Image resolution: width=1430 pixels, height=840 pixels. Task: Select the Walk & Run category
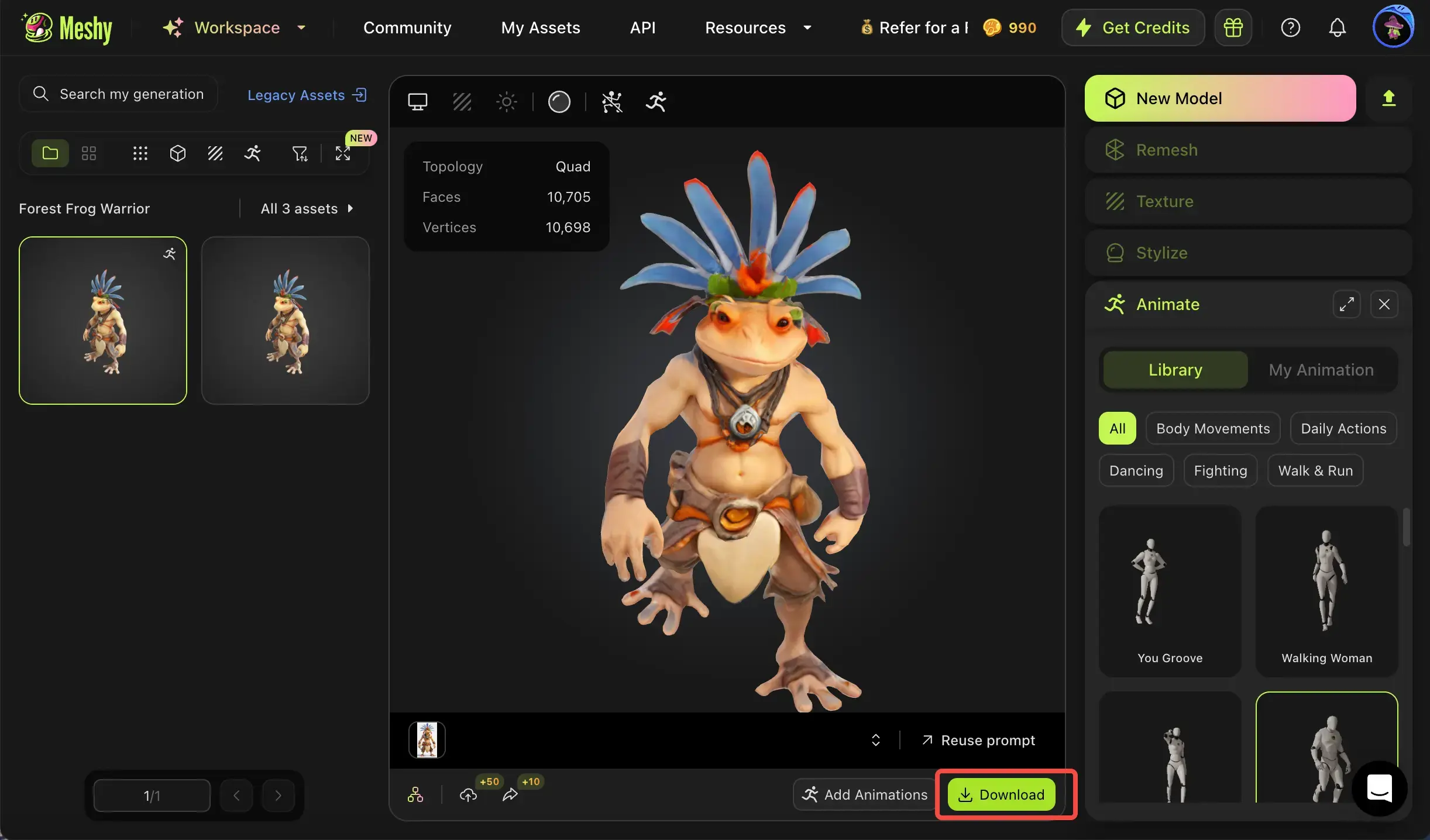point(1315,471)
